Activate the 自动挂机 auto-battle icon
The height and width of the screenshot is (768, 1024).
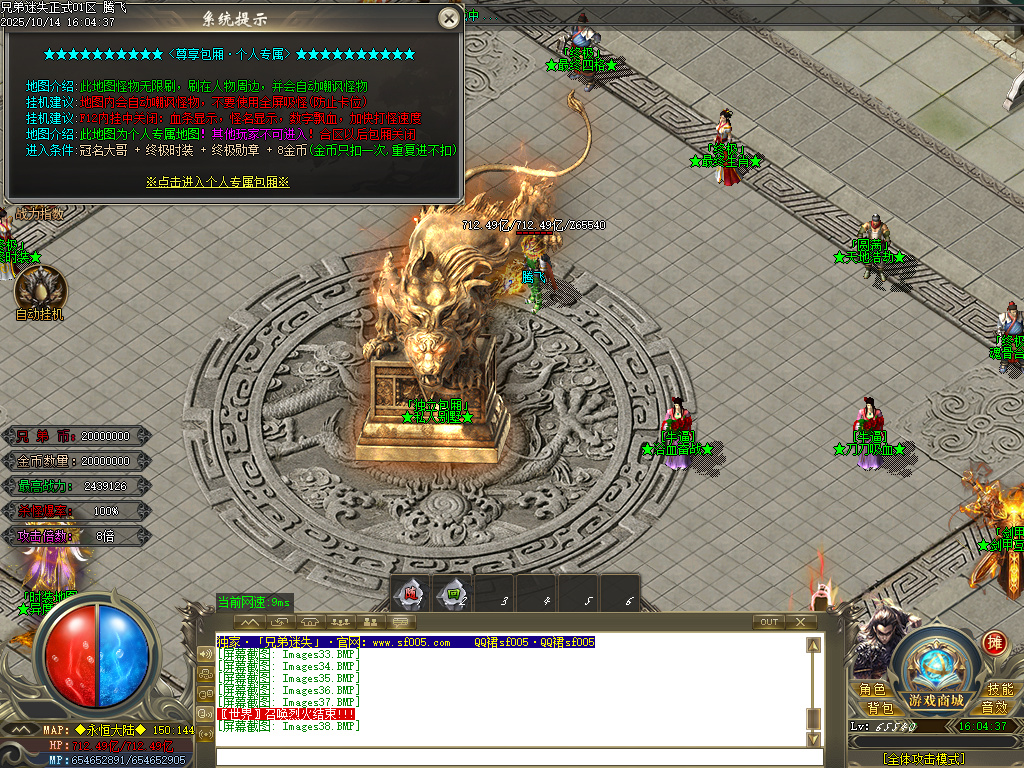[x=40, y=289]
